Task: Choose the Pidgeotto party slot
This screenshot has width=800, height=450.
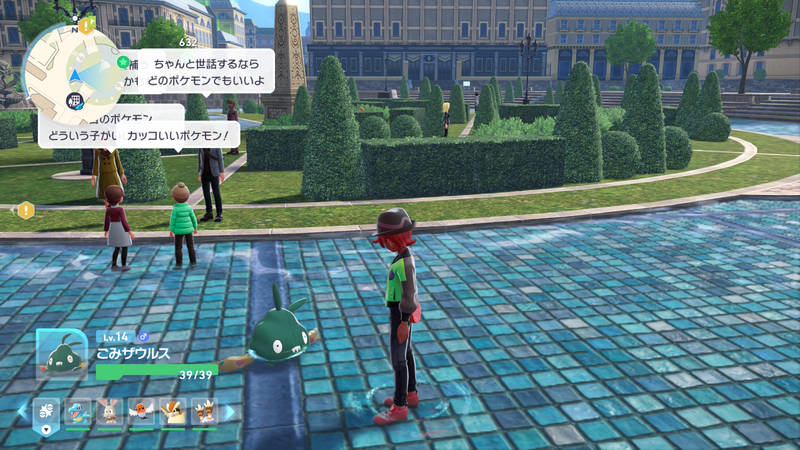Action: 172,411
